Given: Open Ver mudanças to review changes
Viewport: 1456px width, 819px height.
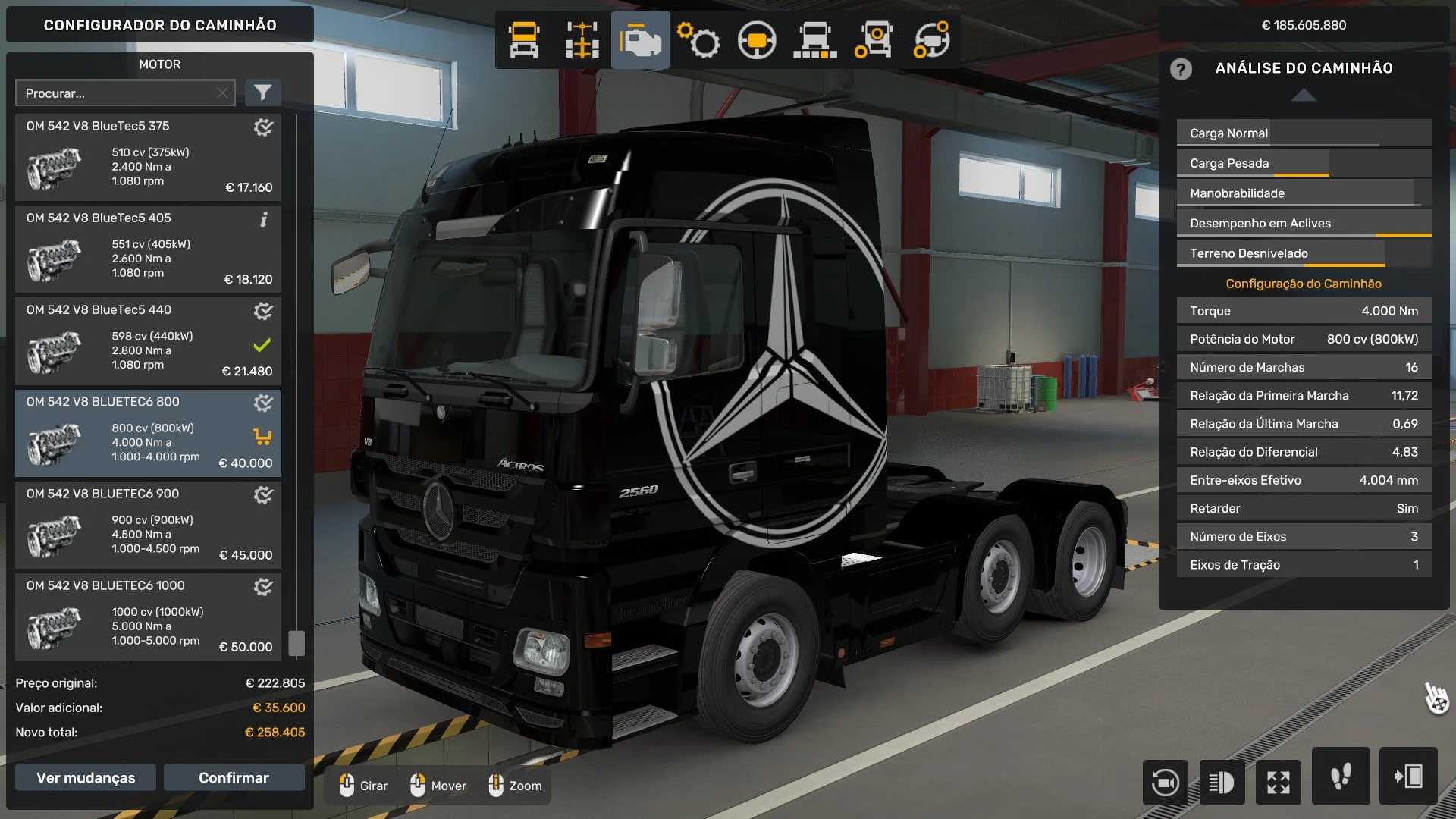Looking at the screenshot, I should 86,777.
